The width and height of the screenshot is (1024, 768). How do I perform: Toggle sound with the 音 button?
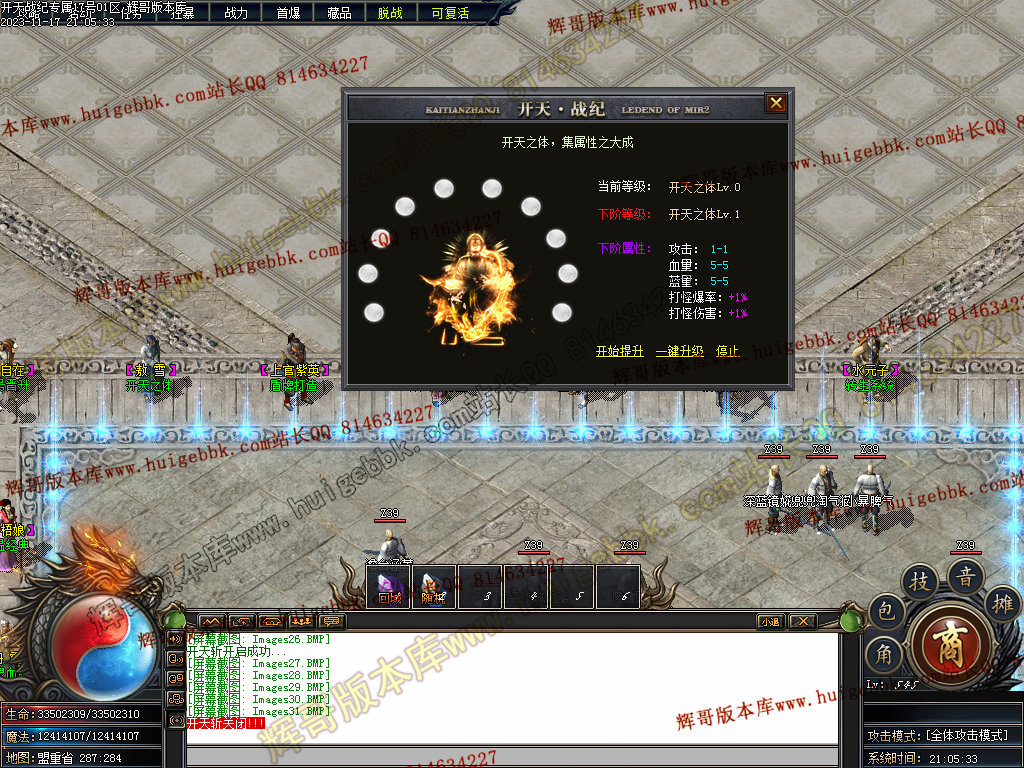(x=966, y=574)
